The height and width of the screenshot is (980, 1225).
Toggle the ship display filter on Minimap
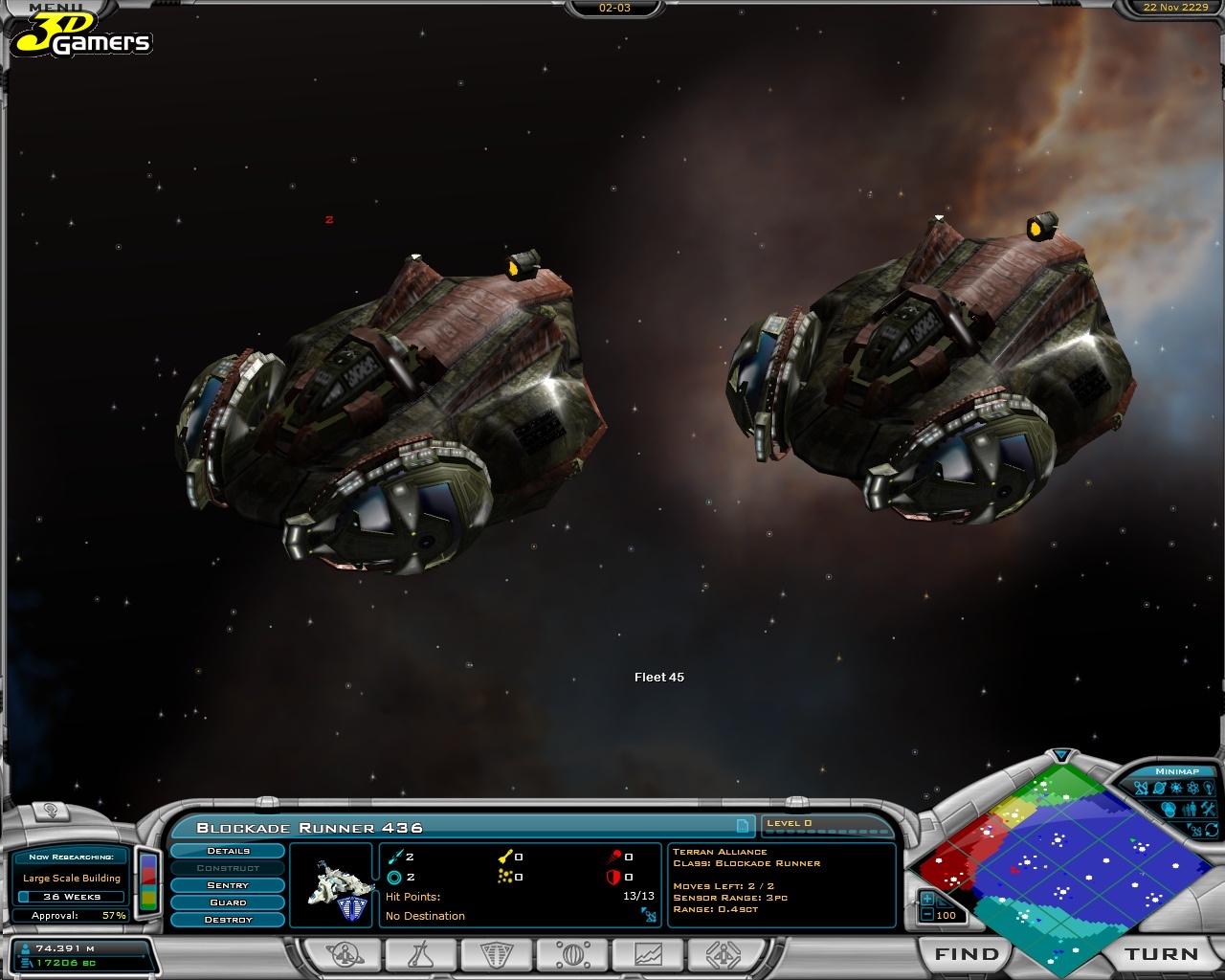point(1141,788)
